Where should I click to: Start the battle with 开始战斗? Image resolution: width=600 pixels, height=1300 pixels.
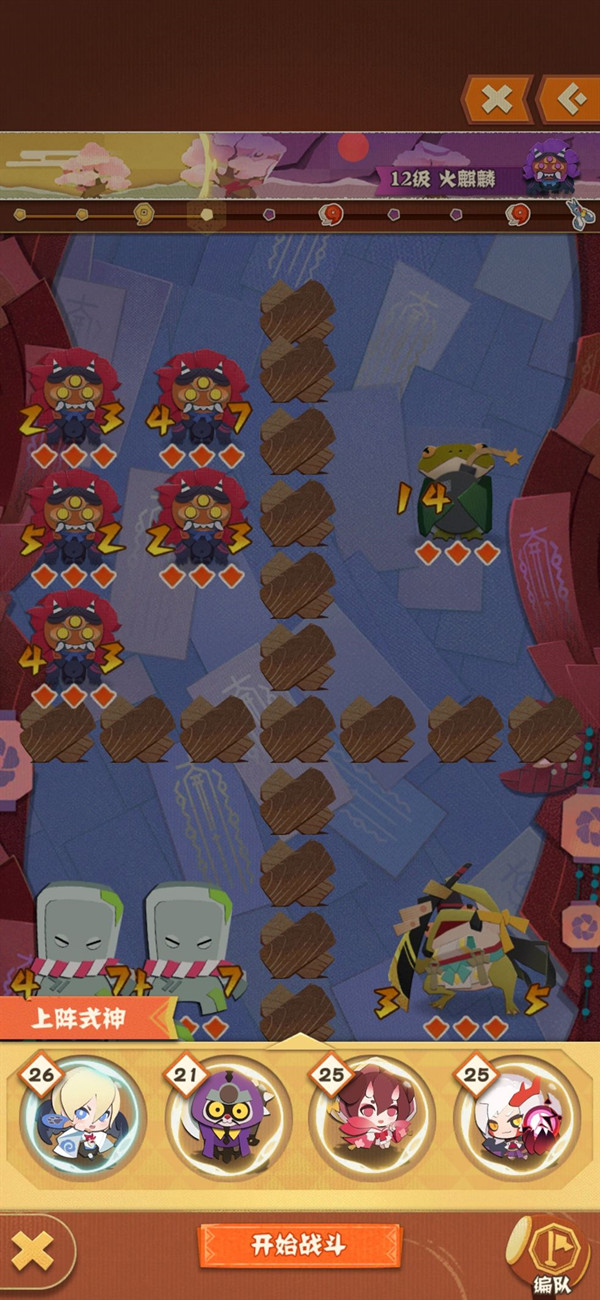coord(298,1245)
